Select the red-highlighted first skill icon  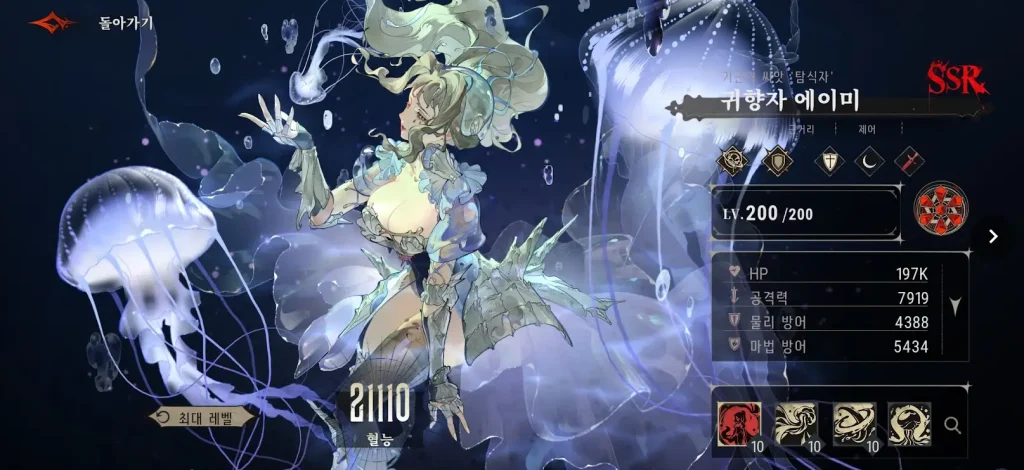(x=739, y=423)
